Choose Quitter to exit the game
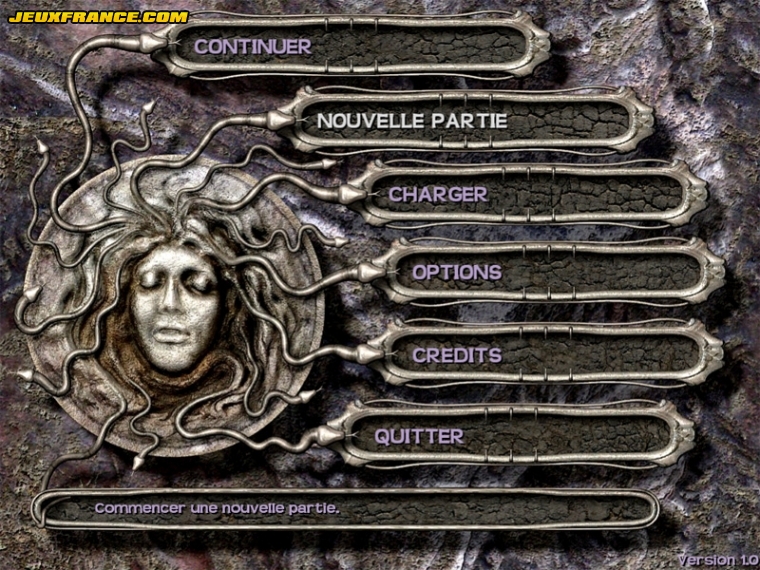The width and height of the screenshot is (760, 570). 419,437
